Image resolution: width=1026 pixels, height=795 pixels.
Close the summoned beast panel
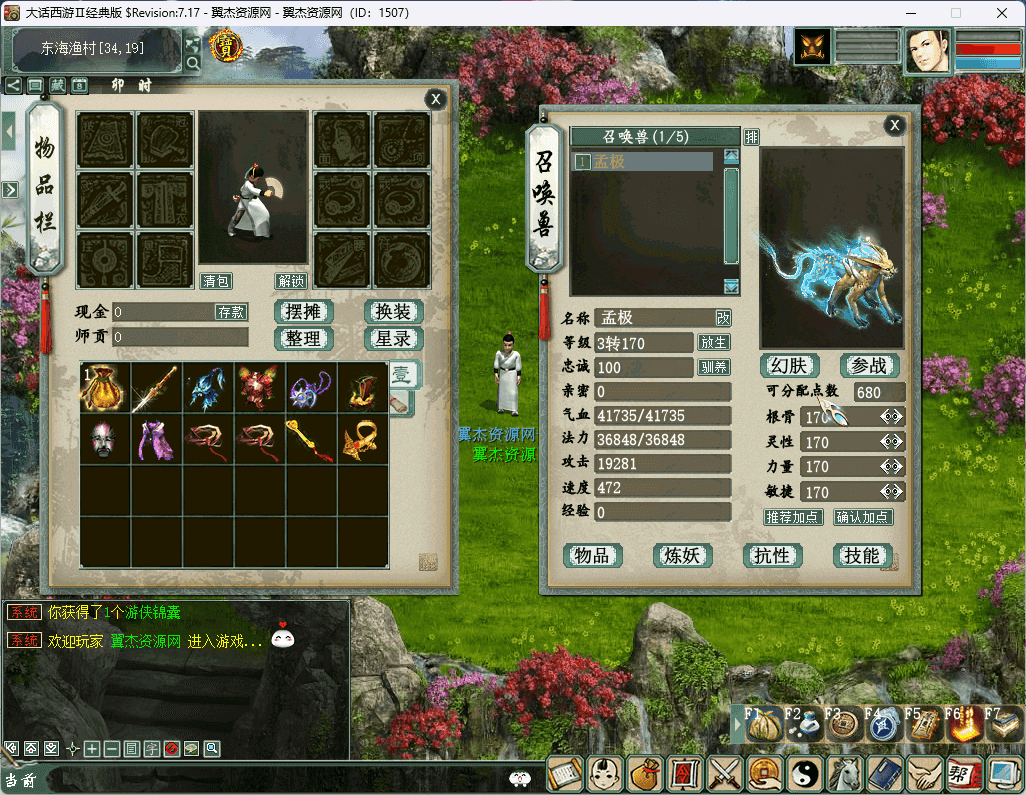pyautogui.click(x=895, y=125)
